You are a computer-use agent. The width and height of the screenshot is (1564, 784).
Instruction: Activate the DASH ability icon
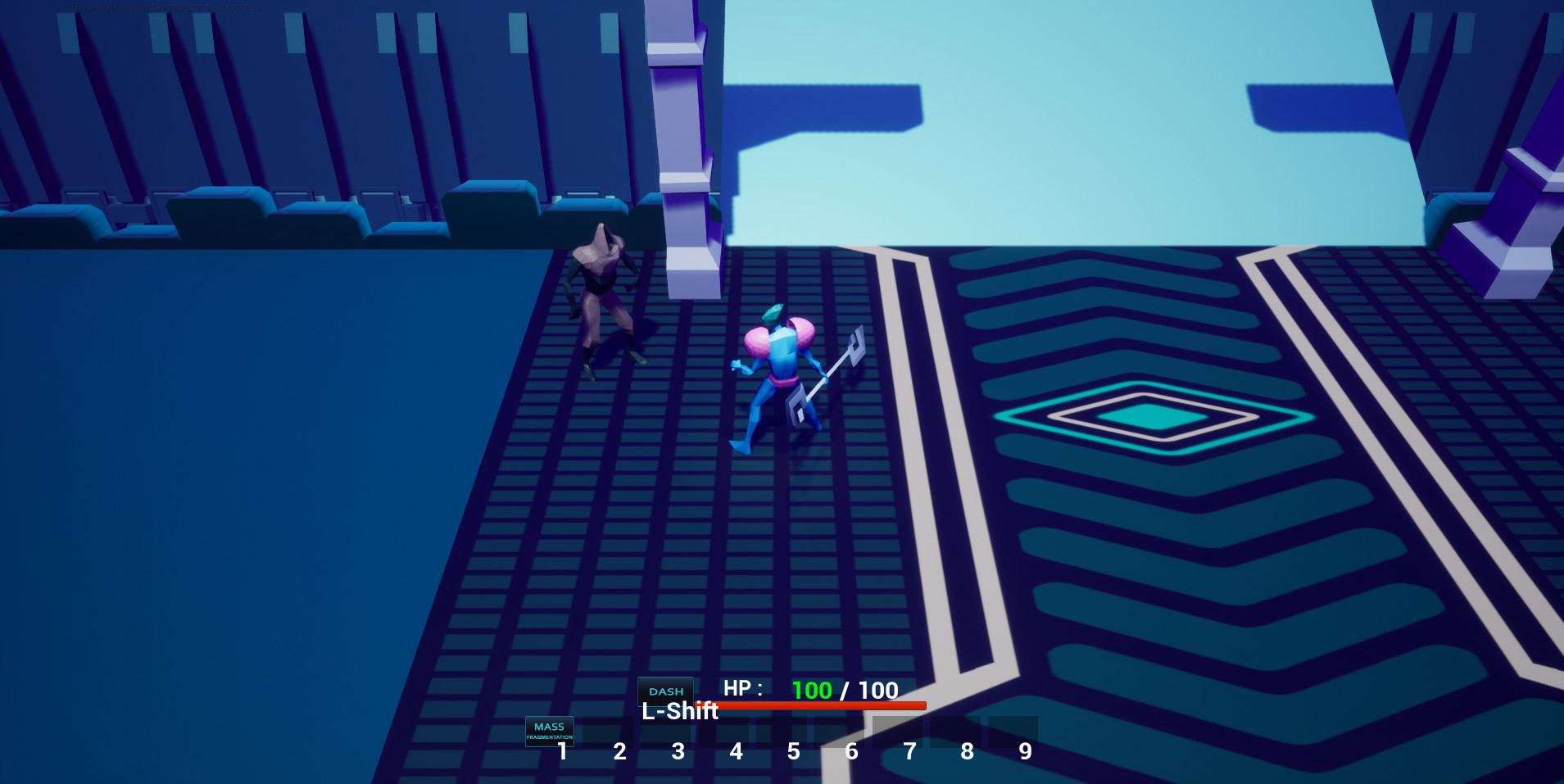(666, 691)
